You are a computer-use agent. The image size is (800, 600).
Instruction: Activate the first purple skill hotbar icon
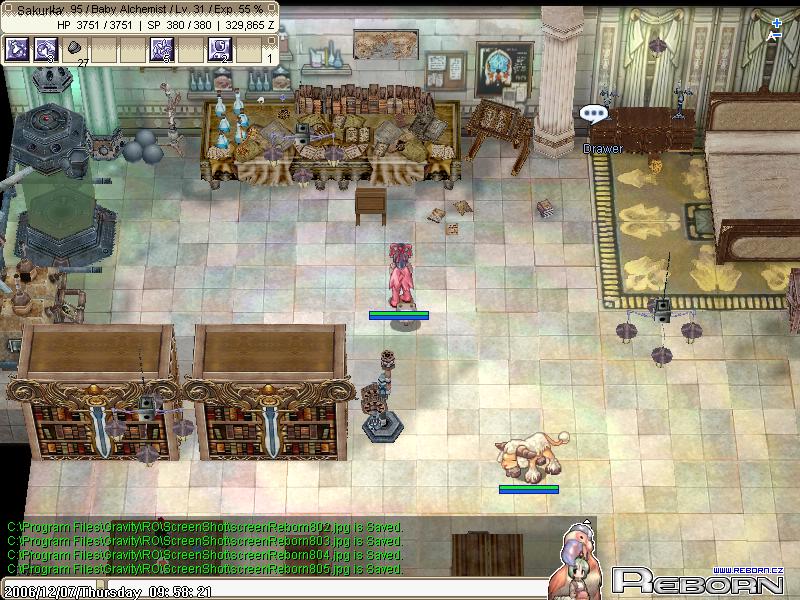(17, 49)
